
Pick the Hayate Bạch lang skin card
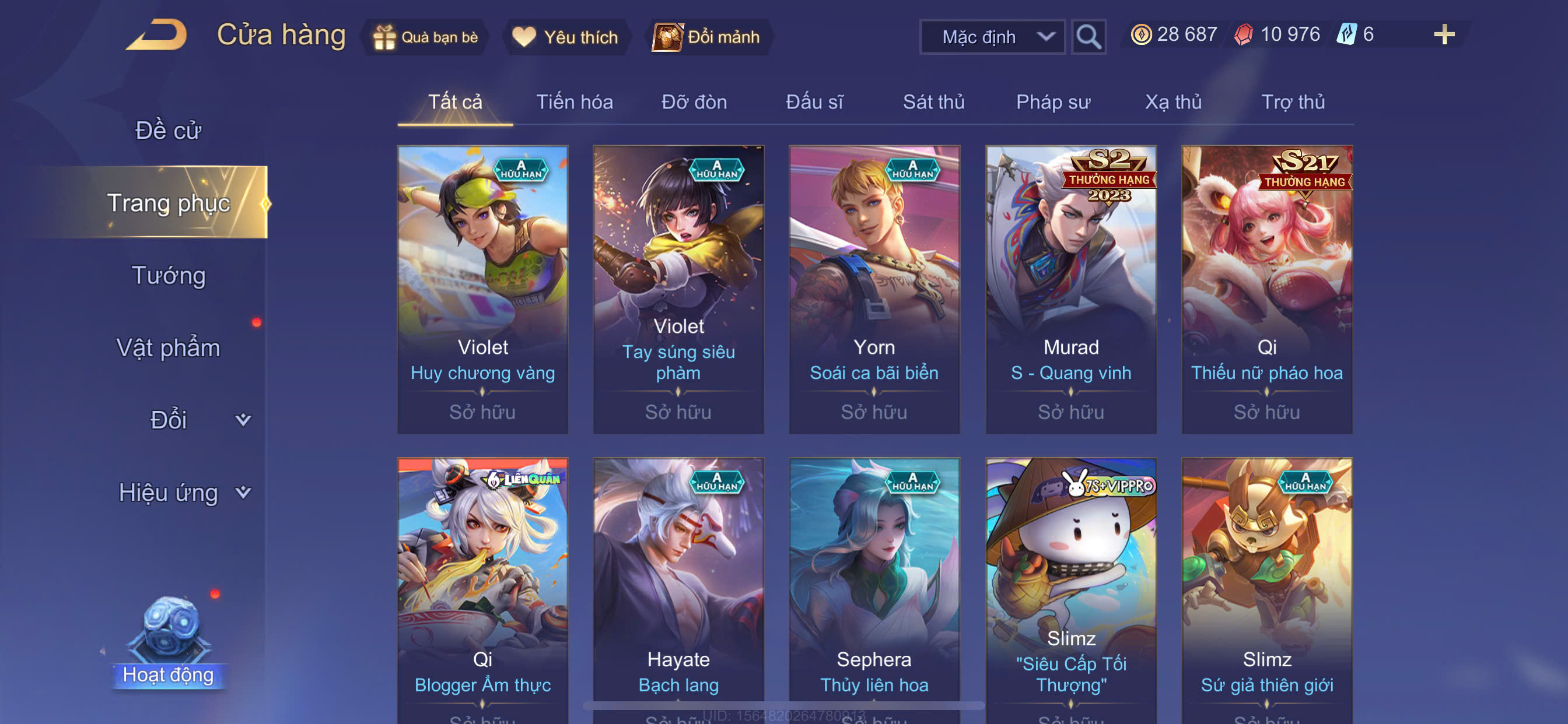678,584
